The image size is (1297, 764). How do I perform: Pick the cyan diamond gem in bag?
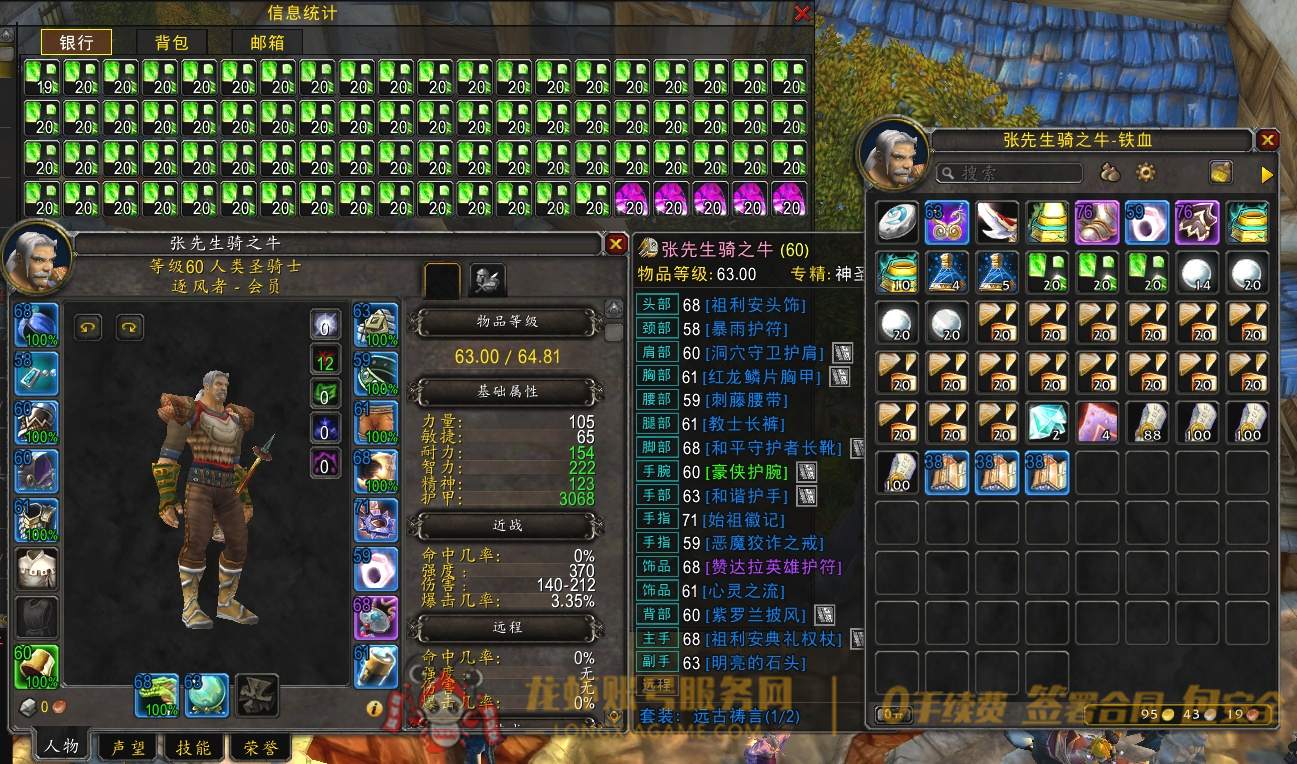[x=1047, y=422]
